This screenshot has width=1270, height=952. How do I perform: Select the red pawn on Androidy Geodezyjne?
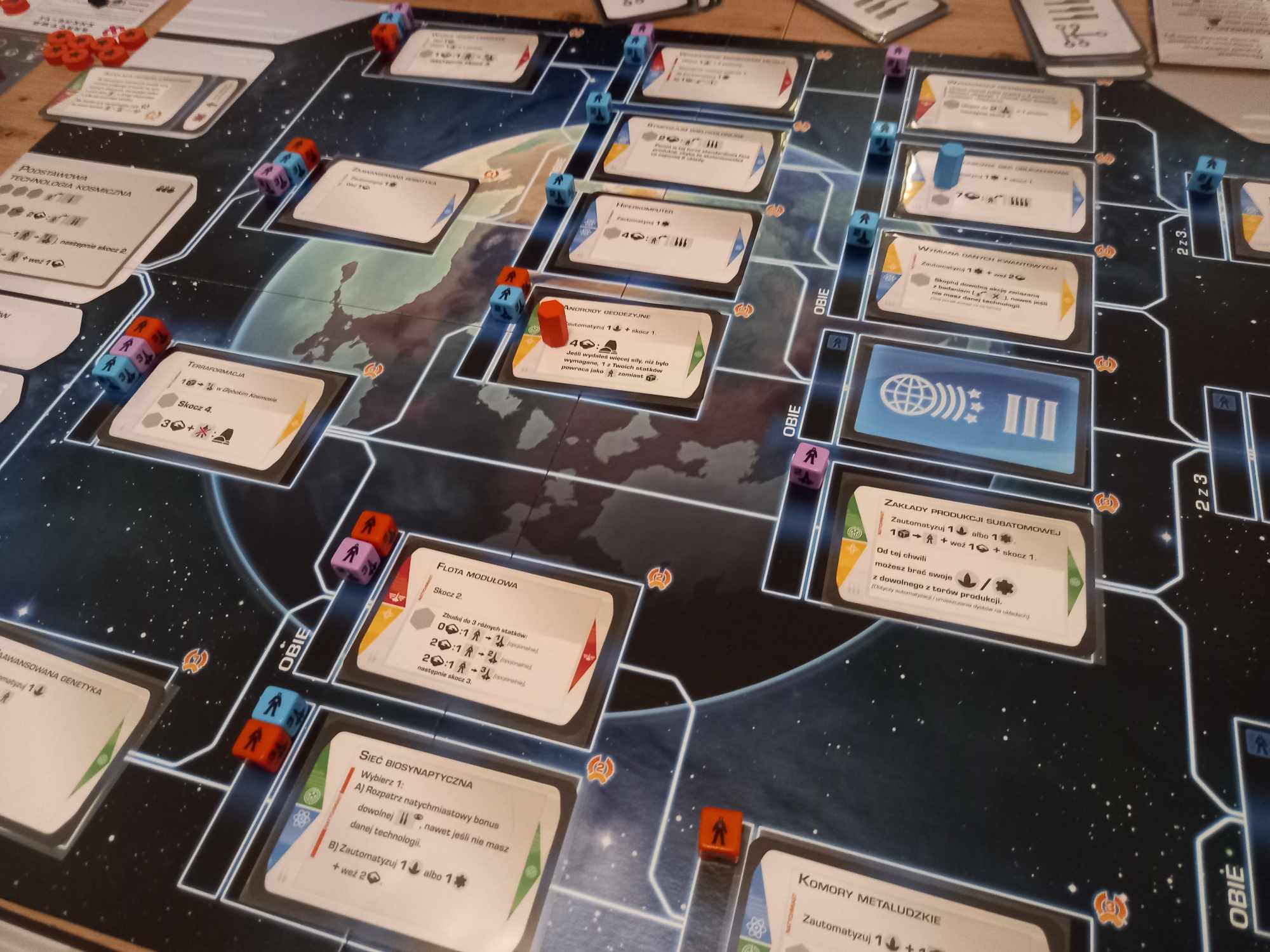(549, 324)
